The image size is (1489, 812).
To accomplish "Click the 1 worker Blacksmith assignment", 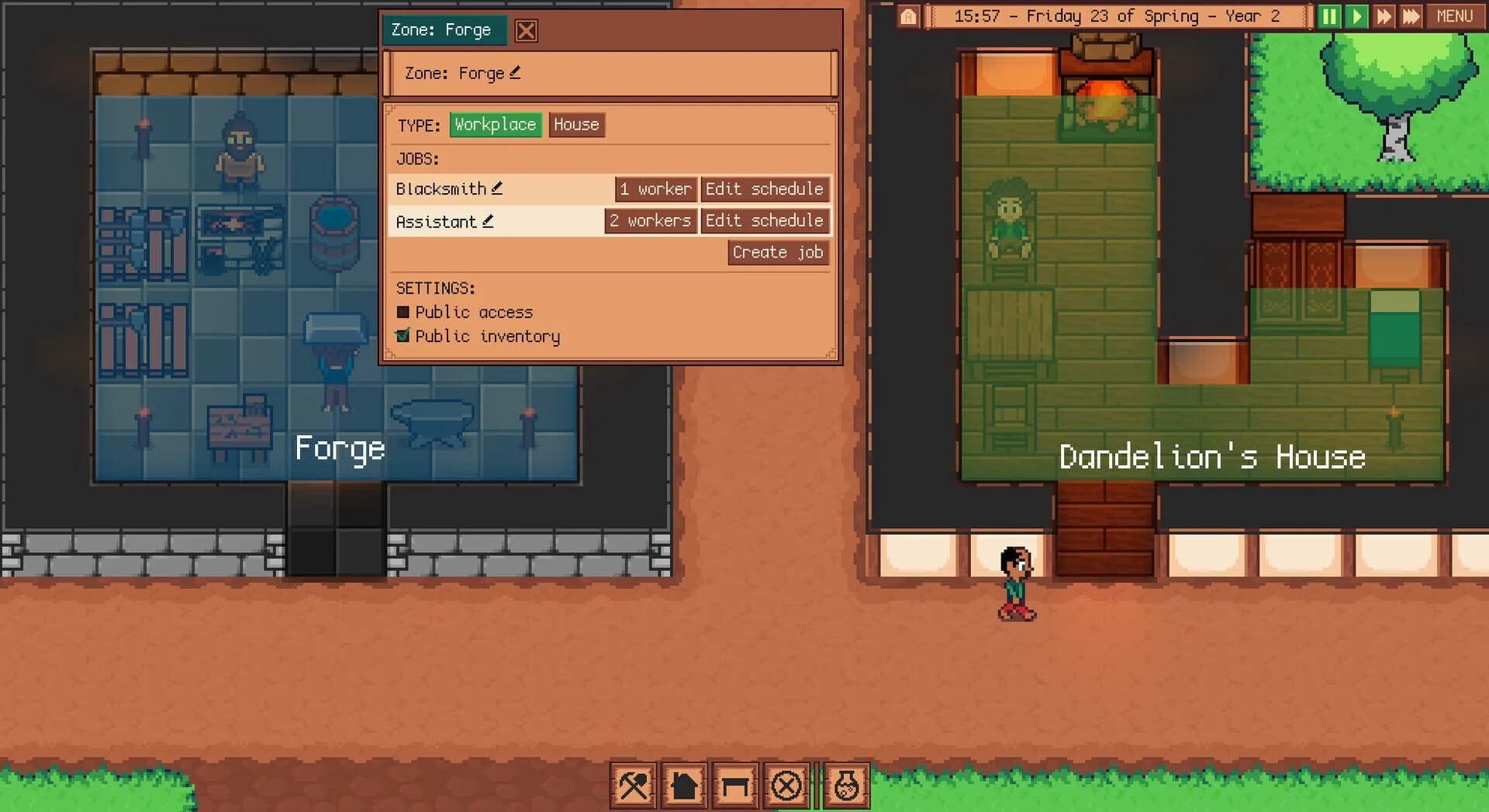I will (655, 188).
